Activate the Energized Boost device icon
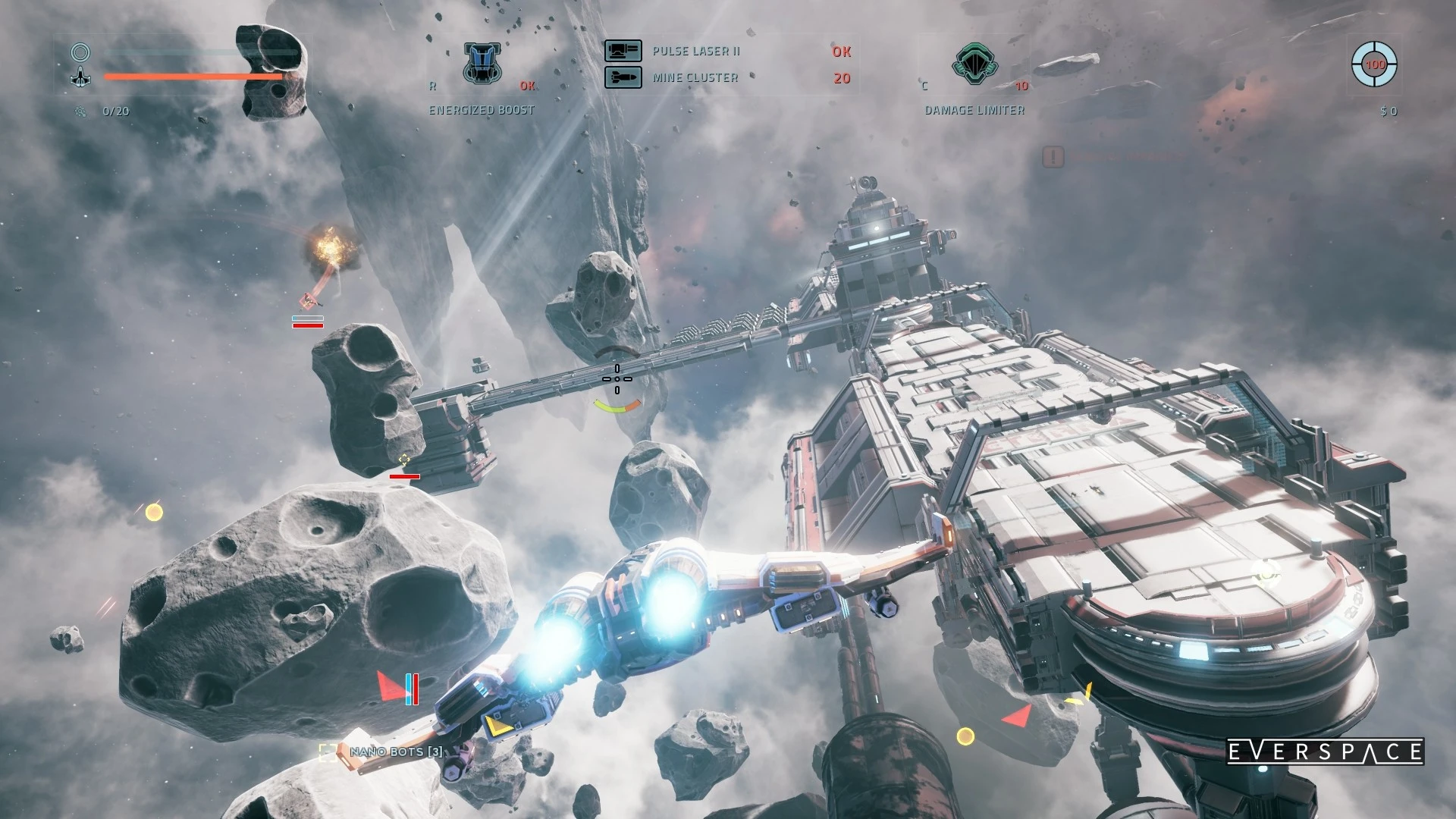 point(482,64)
